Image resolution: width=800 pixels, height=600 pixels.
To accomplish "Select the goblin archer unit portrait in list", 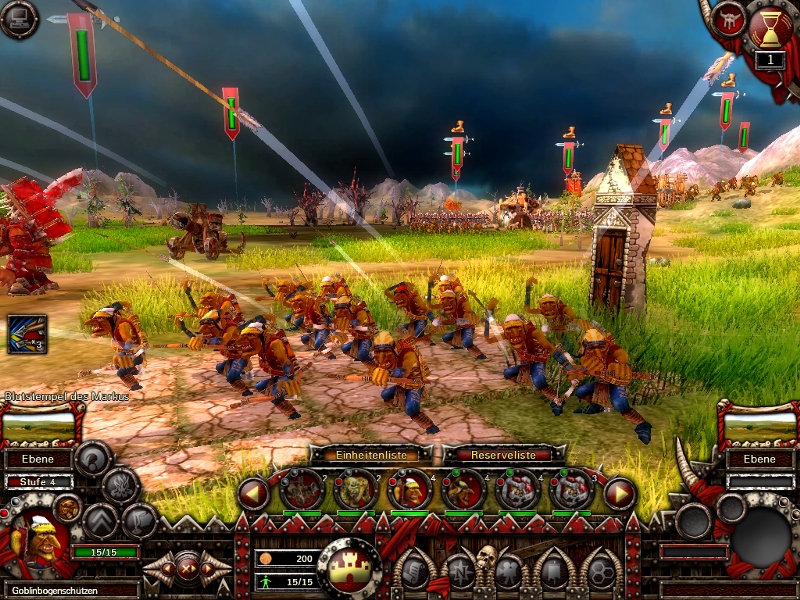I will click(408, 490).
